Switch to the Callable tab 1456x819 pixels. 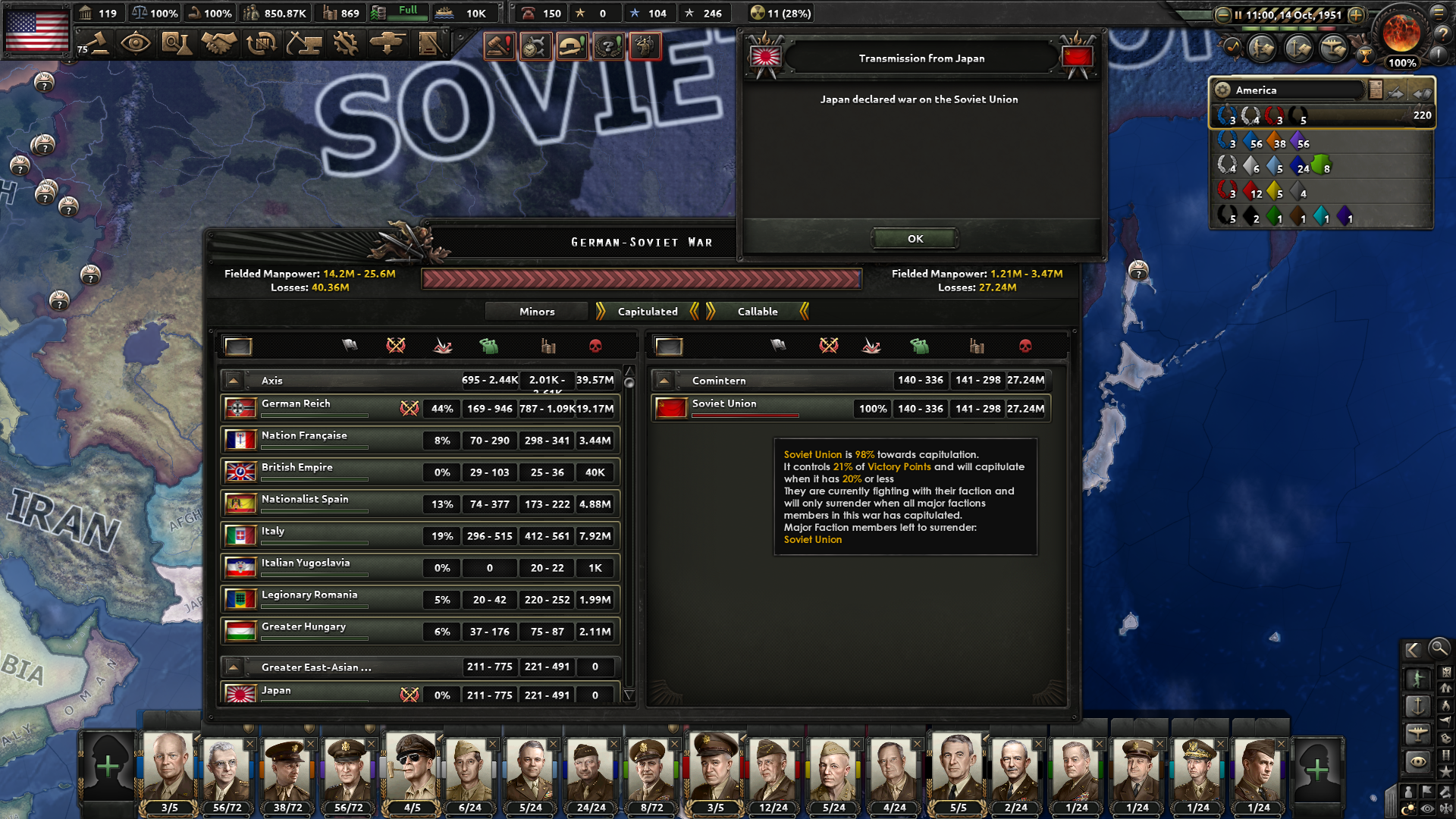coord(758,311)
